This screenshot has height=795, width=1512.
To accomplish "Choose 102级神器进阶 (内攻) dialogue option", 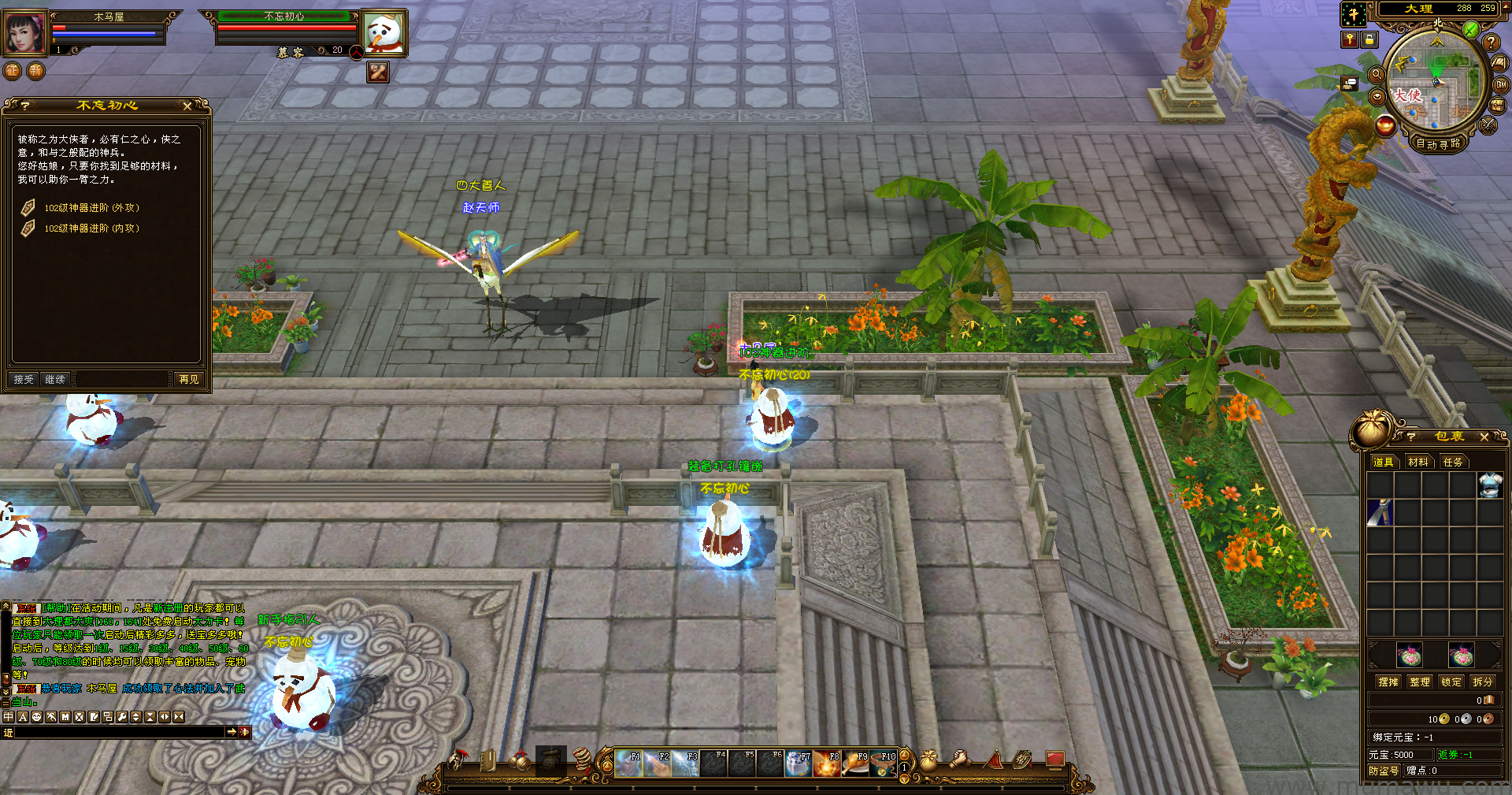I will click(x=91, y=228).
